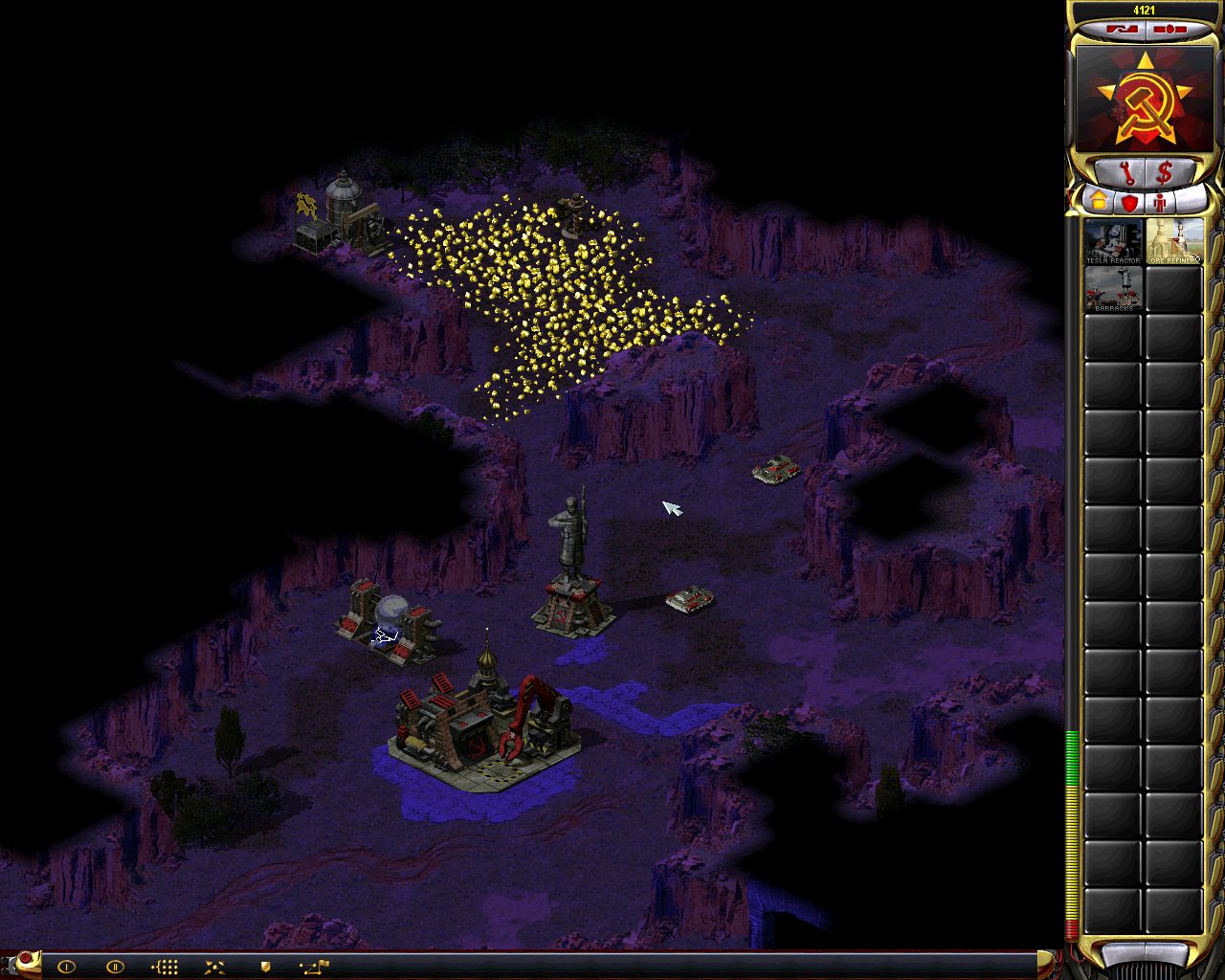The width and height of the screenshot is (1225, 980).
Task: Activate the deploy arrows command
Action: pyautogui.click(x=214, y=967)
